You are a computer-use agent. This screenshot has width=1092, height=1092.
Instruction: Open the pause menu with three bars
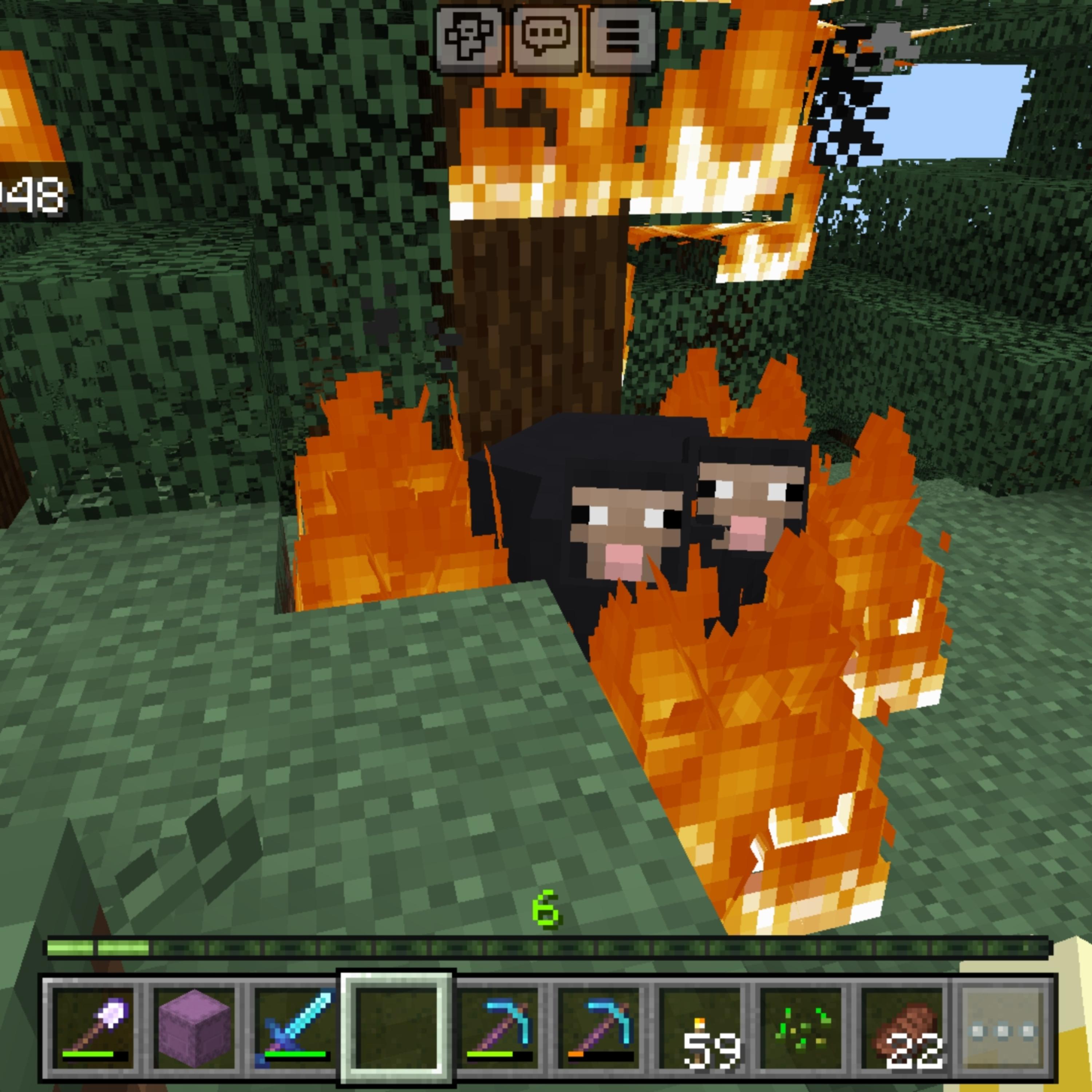click(x=622, y=40)
